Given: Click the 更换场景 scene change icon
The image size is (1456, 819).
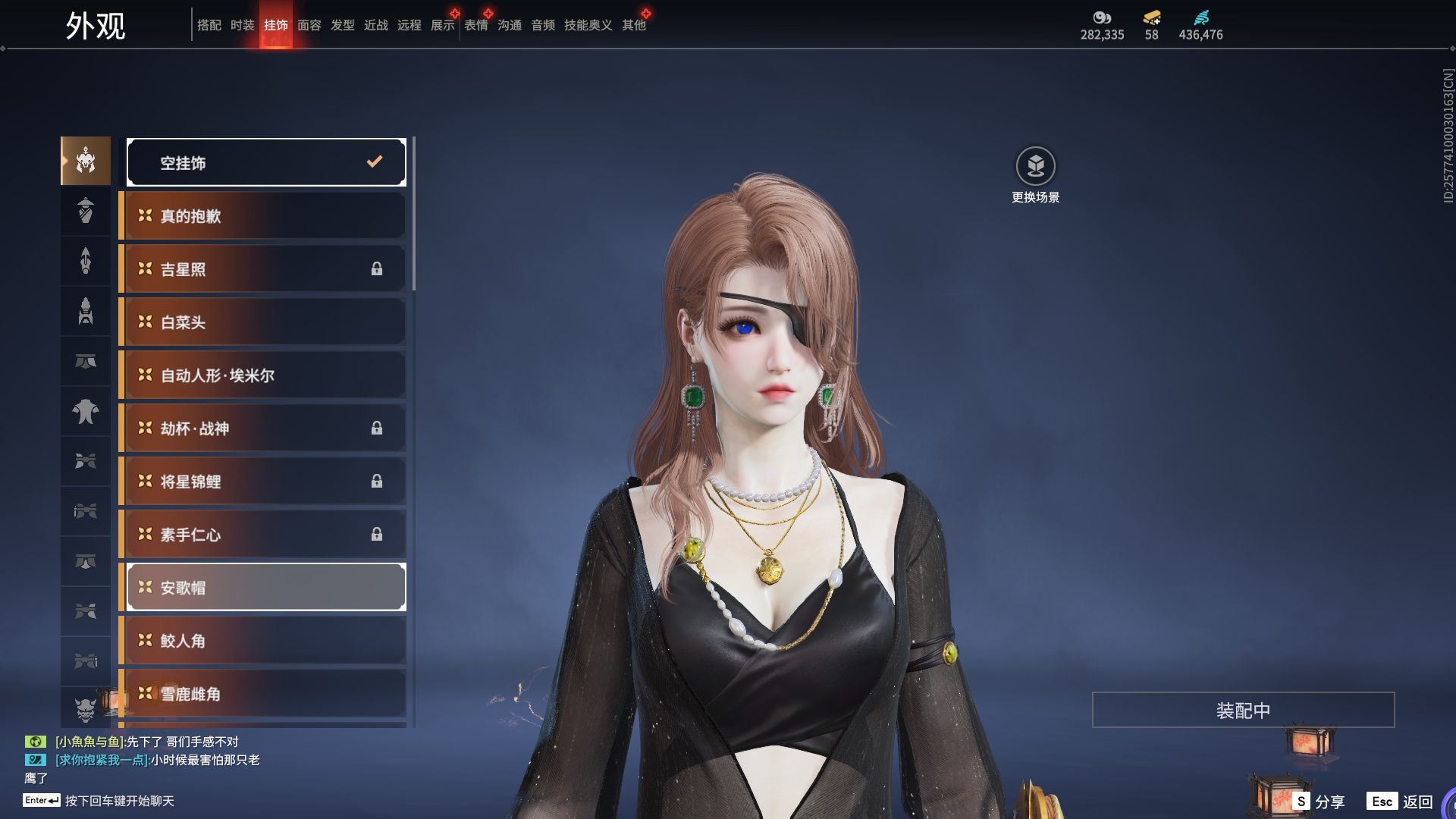Looking at the screenshot, I should pyautogui.click(x=1035, y=166).
